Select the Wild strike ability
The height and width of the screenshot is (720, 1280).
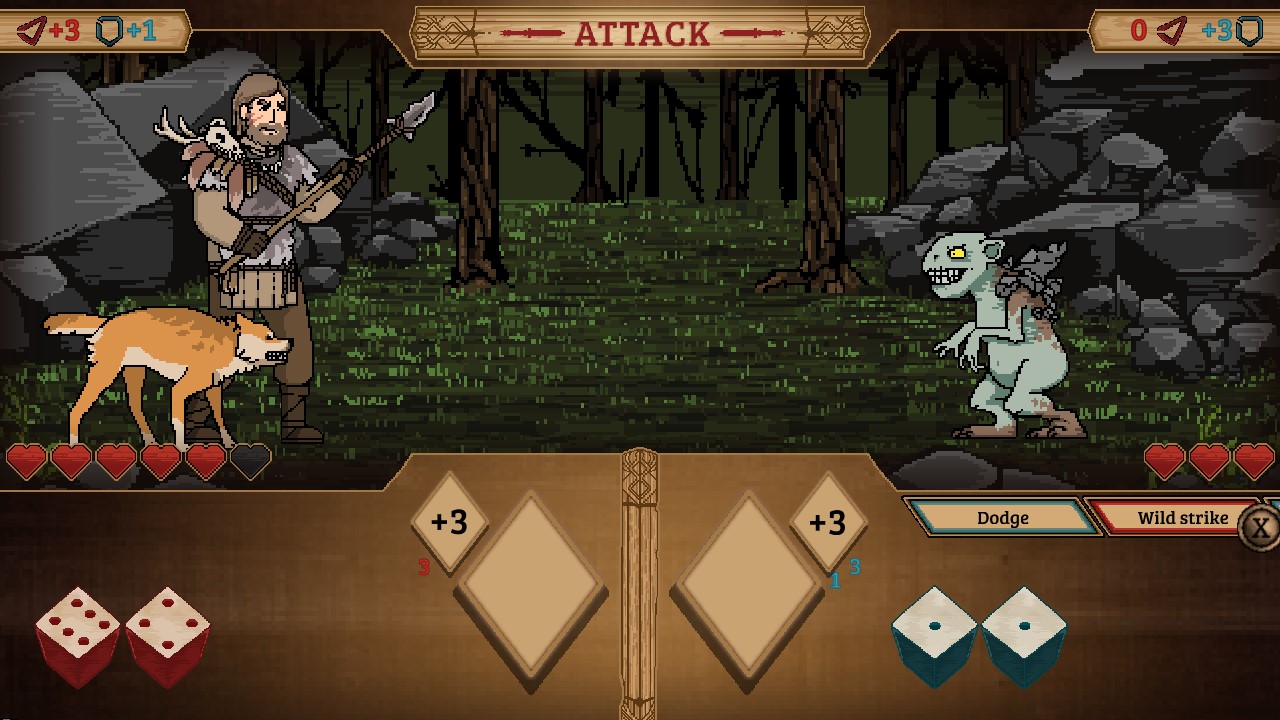point(1183,518)
